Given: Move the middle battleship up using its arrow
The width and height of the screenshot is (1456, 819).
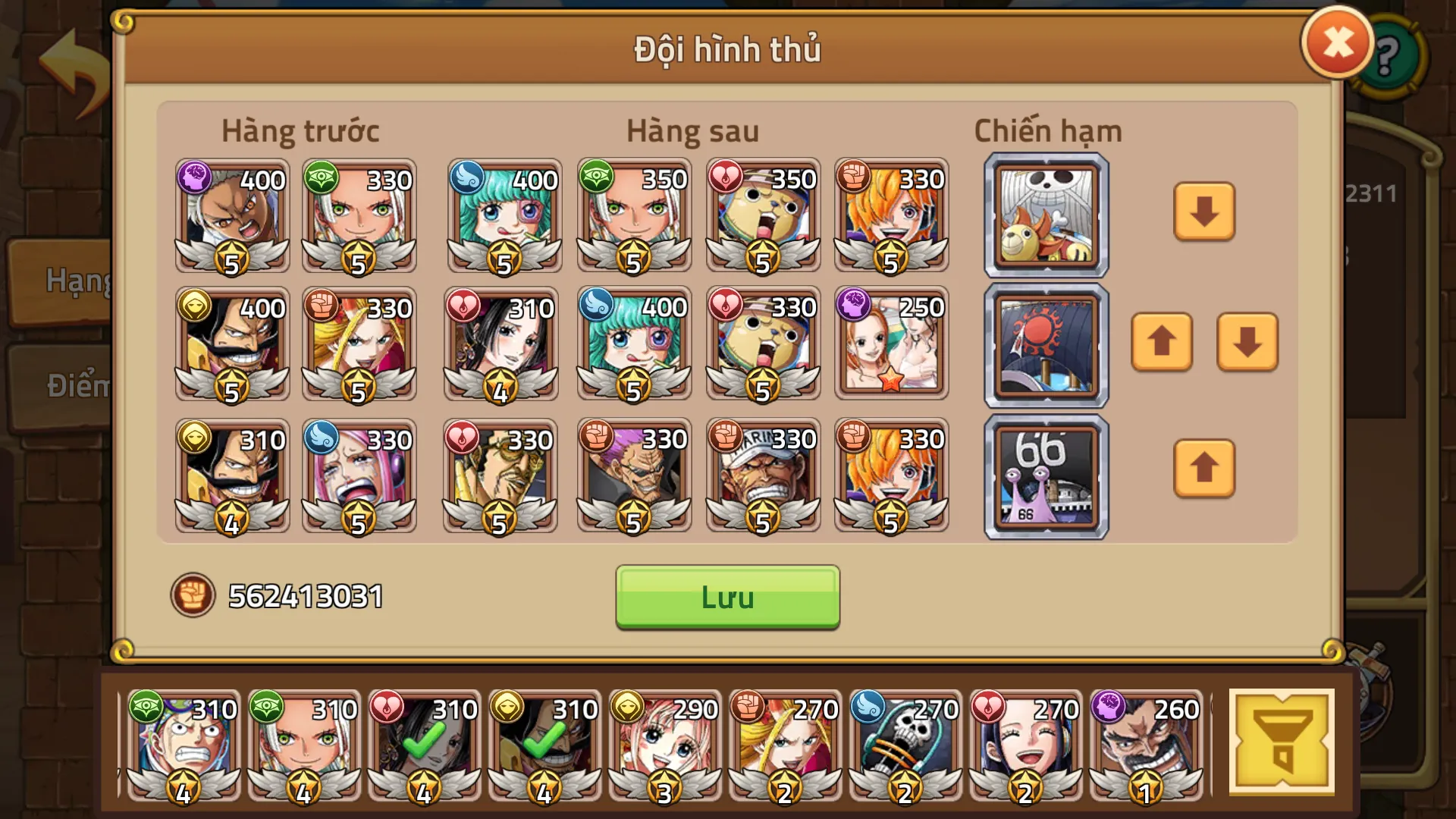Looking at the screenshot, I should [1162, 344].
